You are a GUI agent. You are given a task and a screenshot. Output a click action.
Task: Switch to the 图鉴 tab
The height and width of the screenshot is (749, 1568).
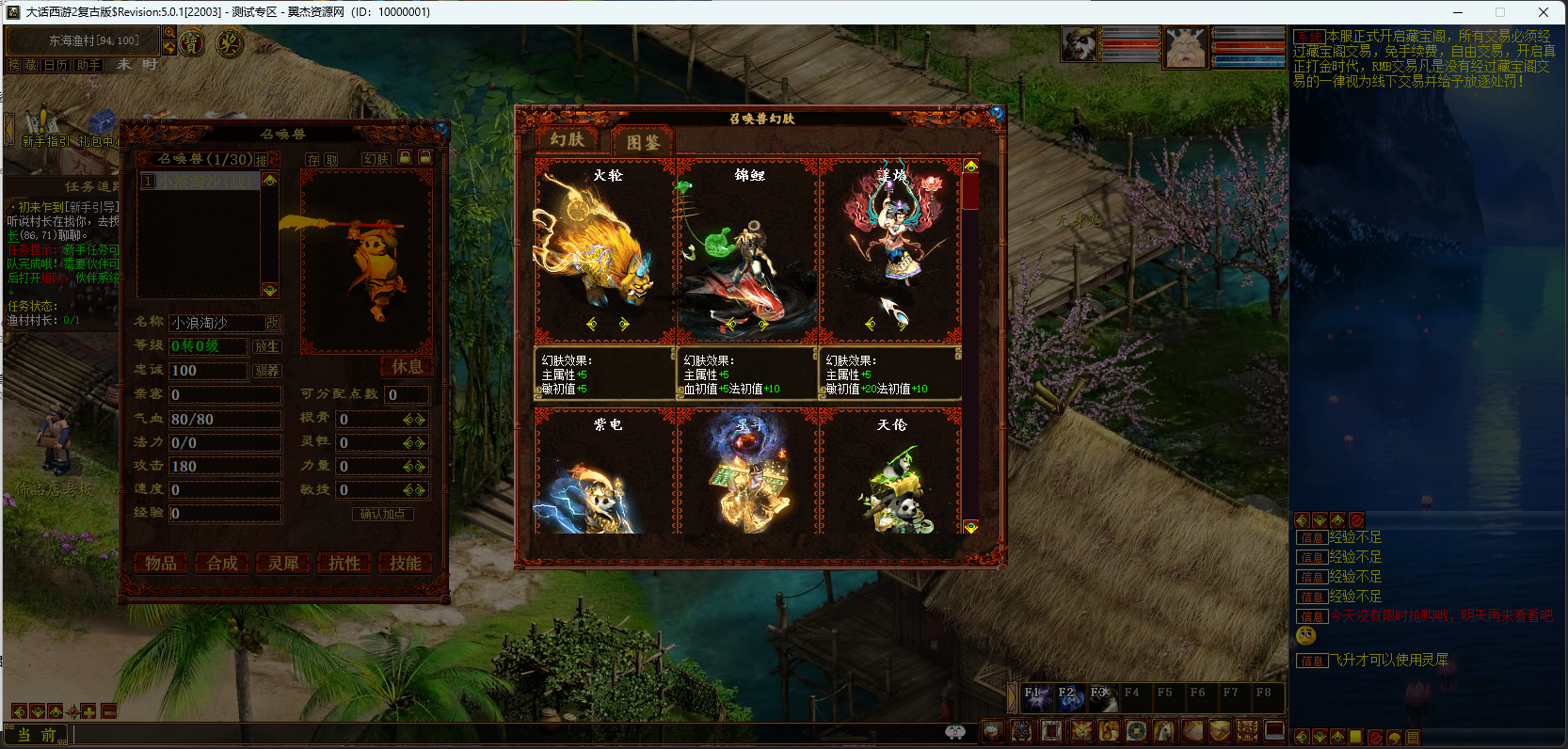pos(644,142)
